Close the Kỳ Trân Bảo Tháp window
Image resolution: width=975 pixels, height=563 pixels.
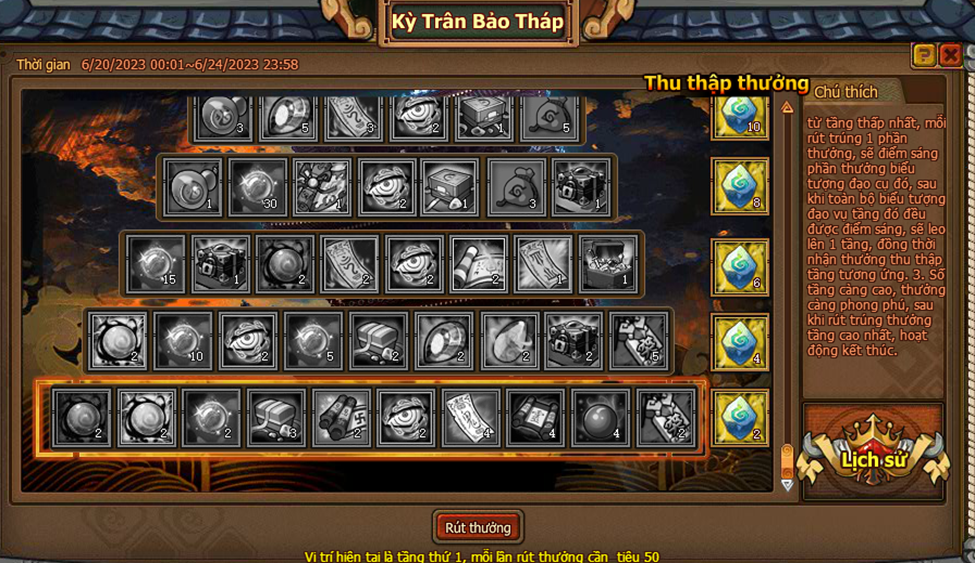[x=950, y=55]
